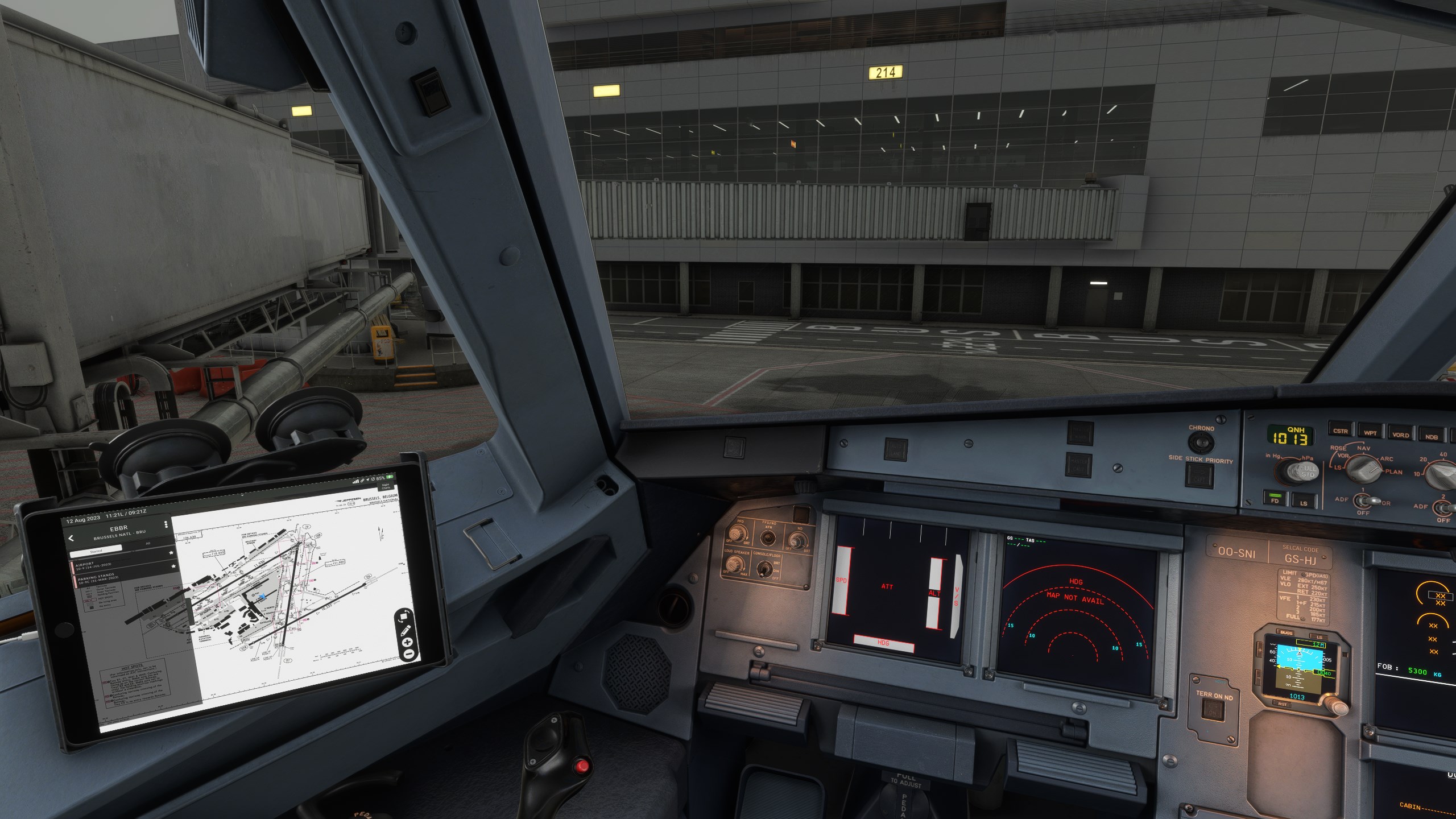Switch to the Starred charts tab
The image size is (1456, 819).
pos(96,551)
